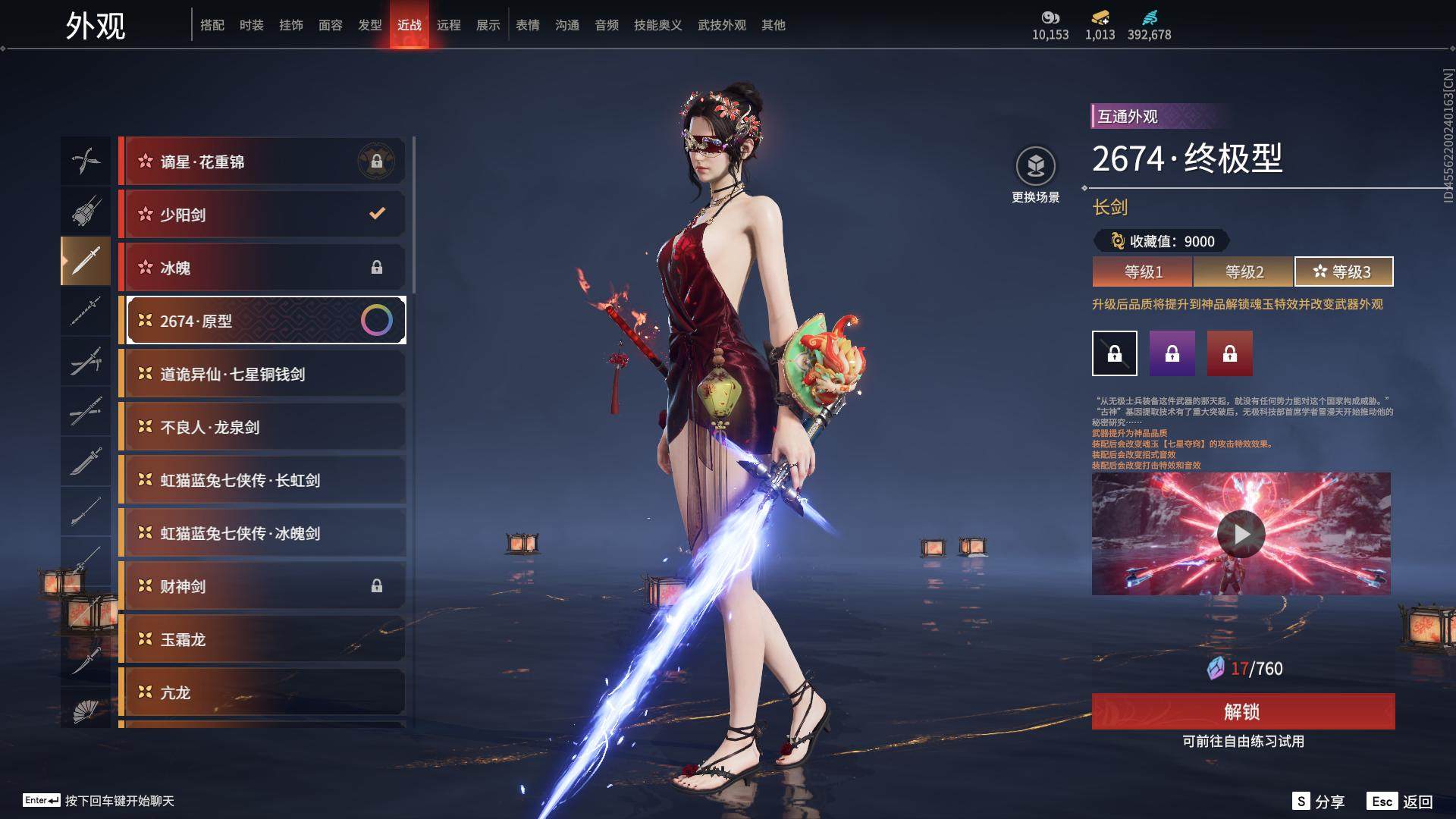Open the 发型 hairstyle tab
The height and width of the screenshot is (819, 1456).
pyautogui.click(x=370, y=25)
